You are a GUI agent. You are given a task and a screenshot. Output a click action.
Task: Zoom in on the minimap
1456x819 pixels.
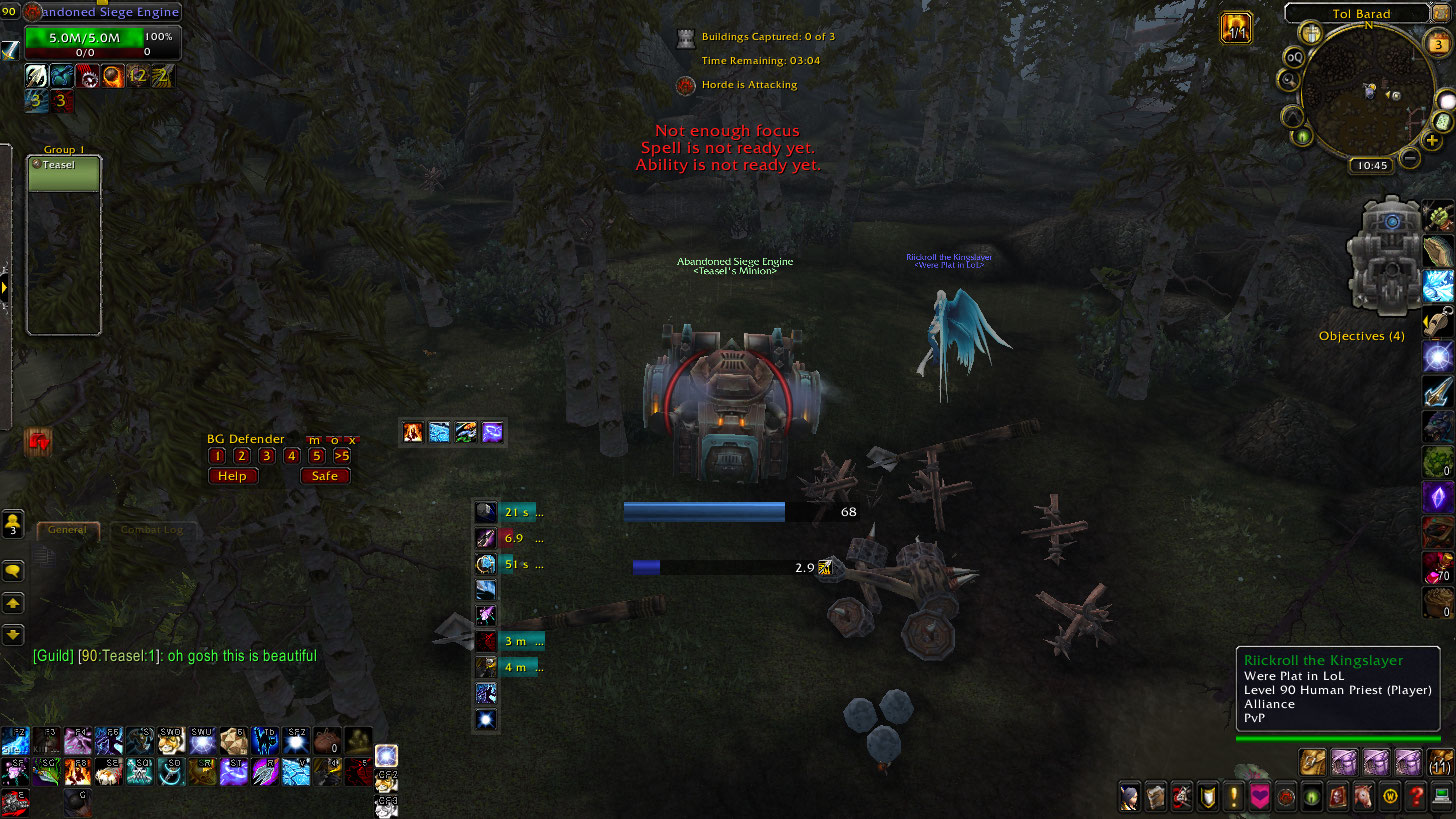[1432, 141]
